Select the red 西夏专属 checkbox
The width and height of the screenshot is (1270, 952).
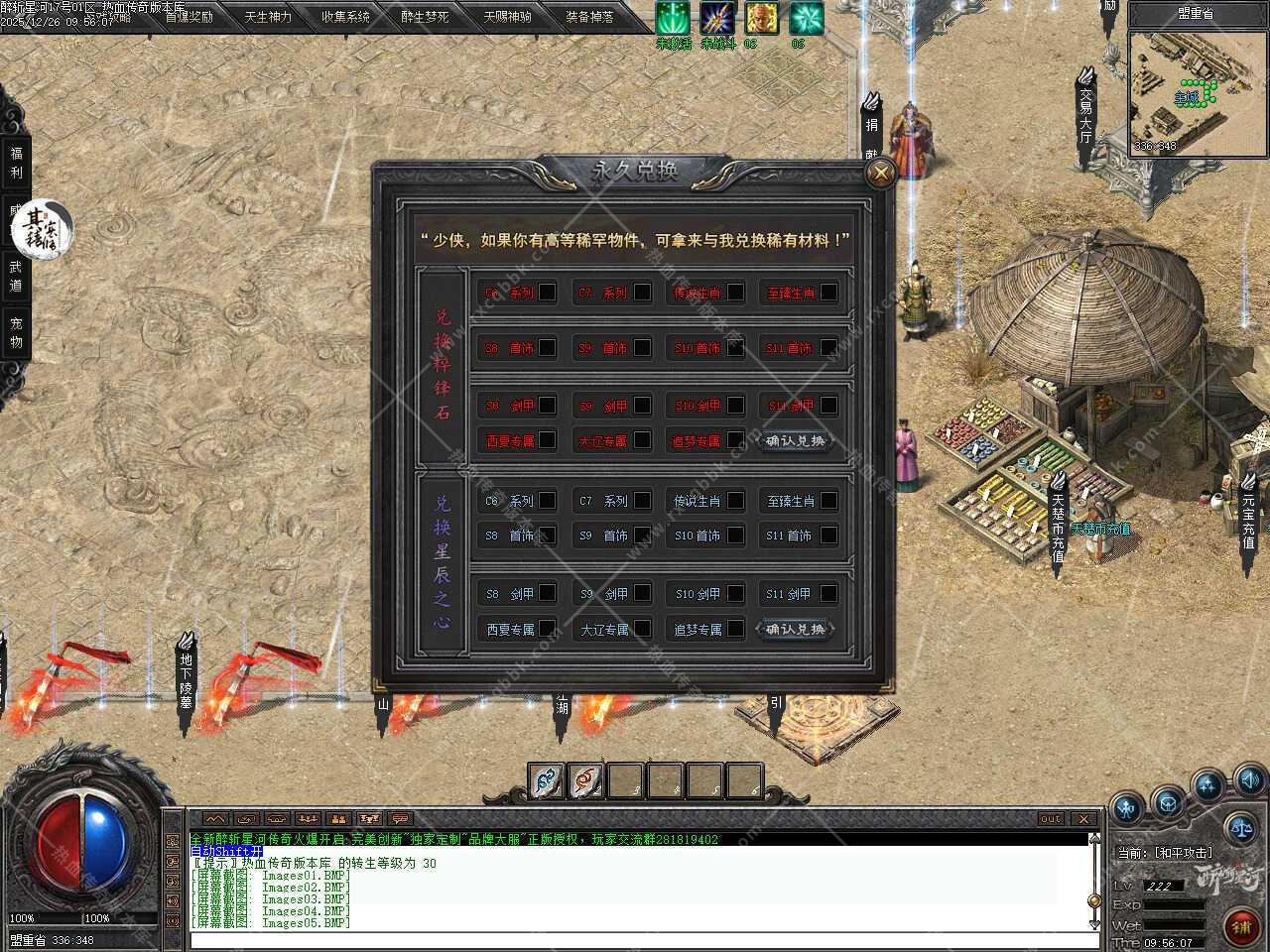(547, 440)
